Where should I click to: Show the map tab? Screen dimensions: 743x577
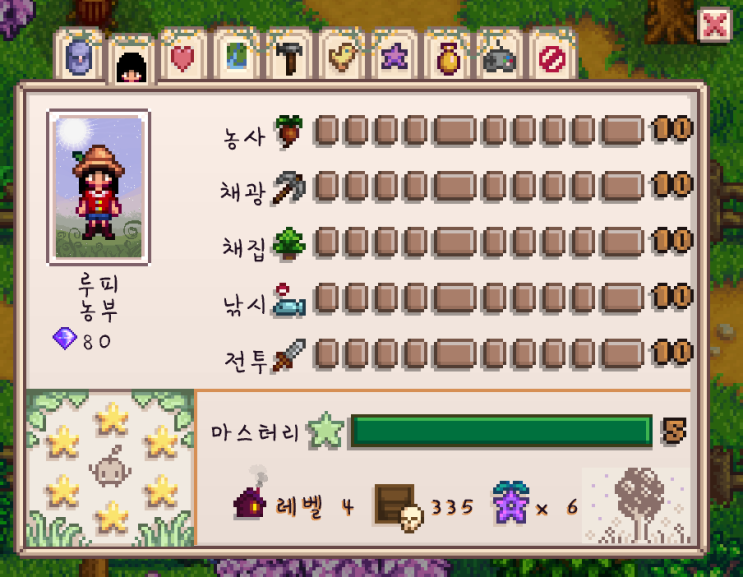pos(236,59)
